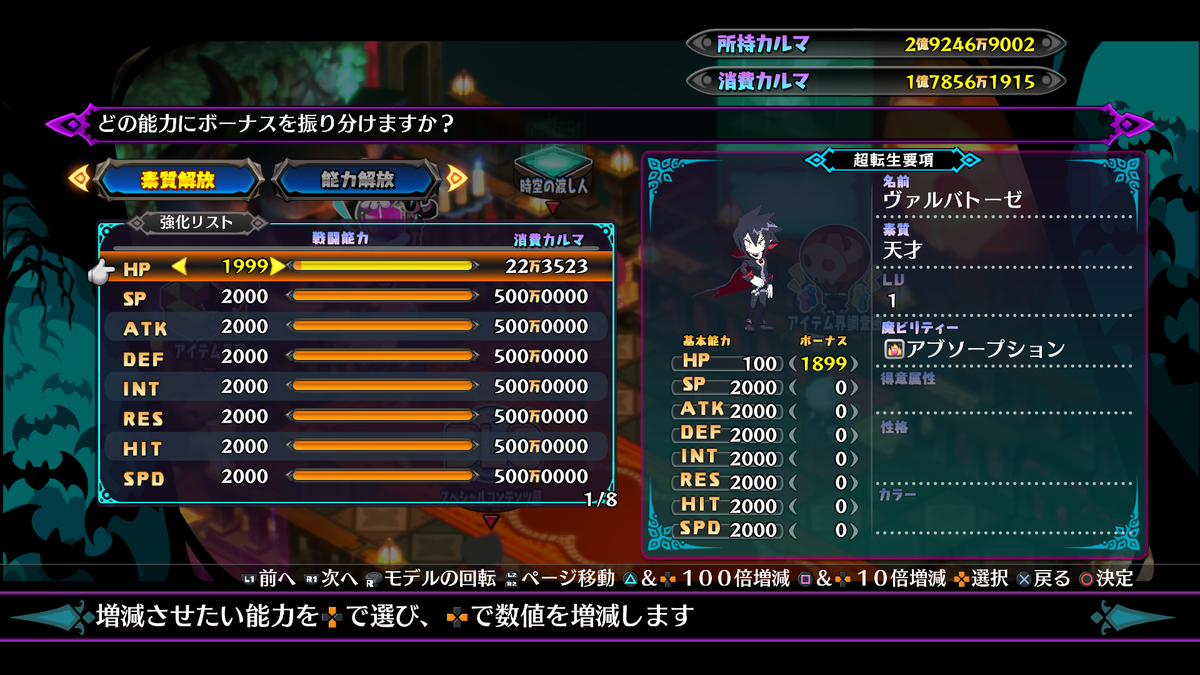This screenshot has width=1200, height=675.
Task: Choose the RES stat row
Action: tap(355, 417)
